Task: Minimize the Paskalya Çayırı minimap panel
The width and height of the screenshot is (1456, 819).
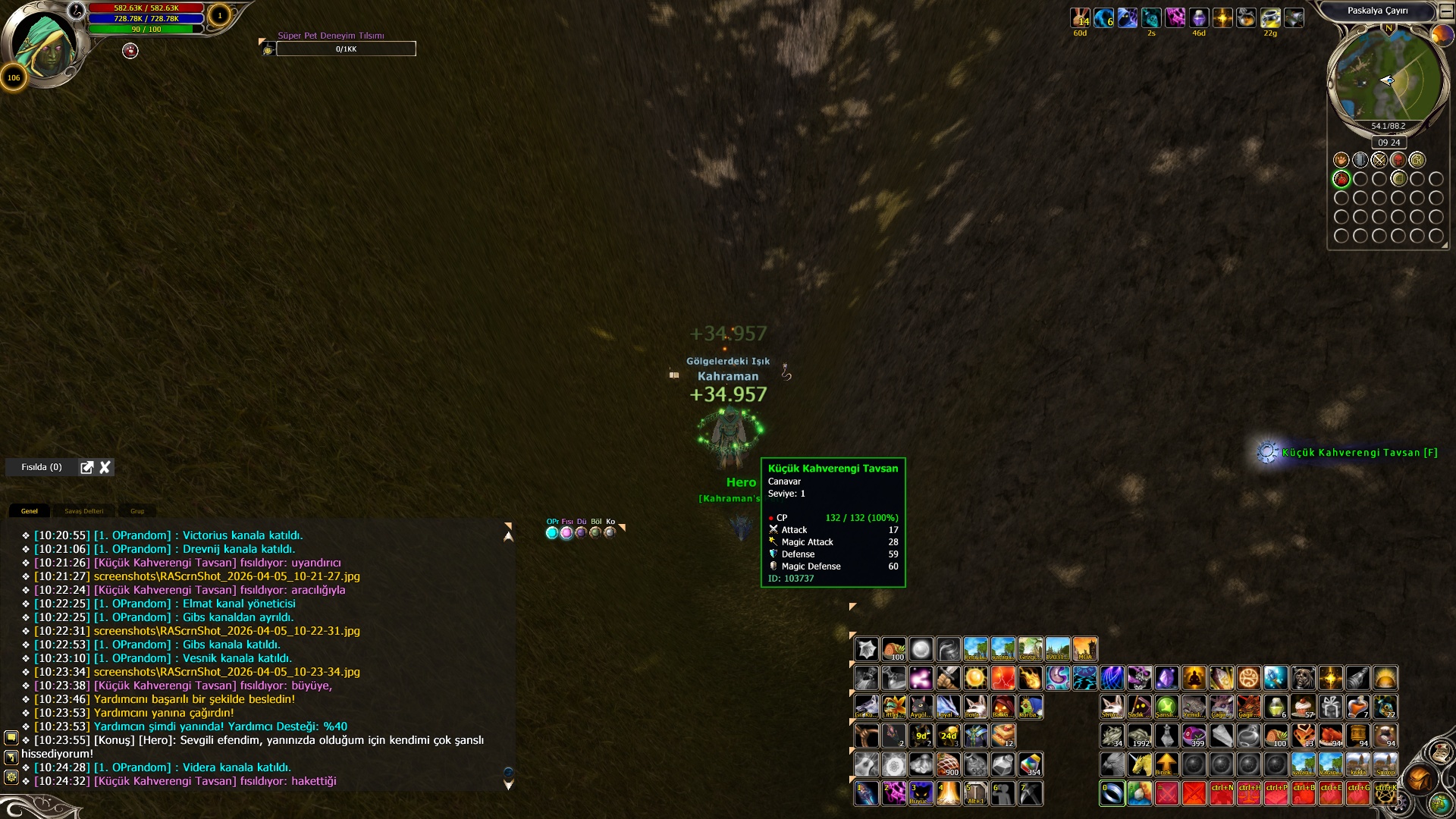Action: tap(1446, 11)
